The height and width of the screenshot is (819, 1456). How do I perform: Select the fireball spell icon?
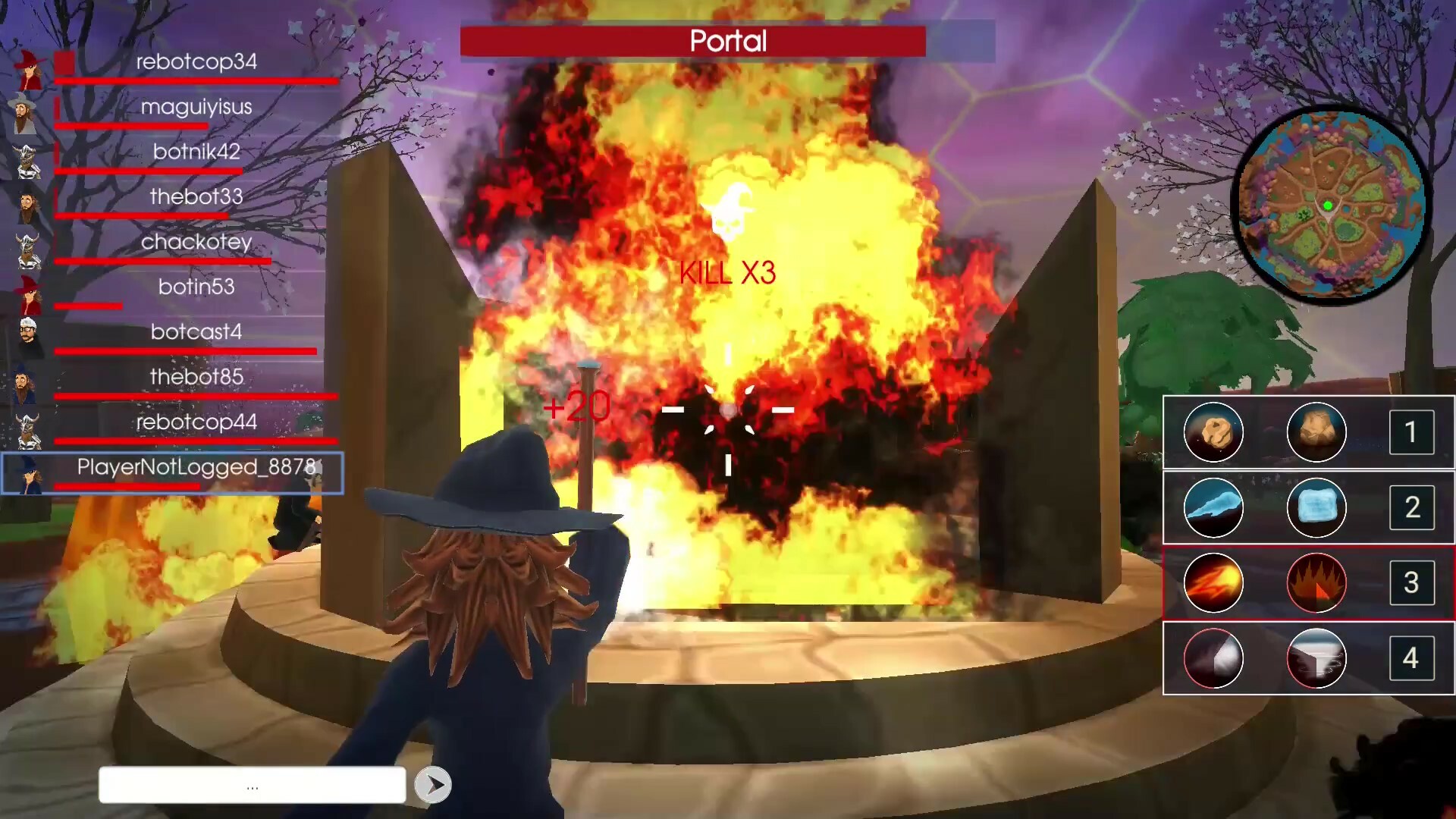point(1213,582)
